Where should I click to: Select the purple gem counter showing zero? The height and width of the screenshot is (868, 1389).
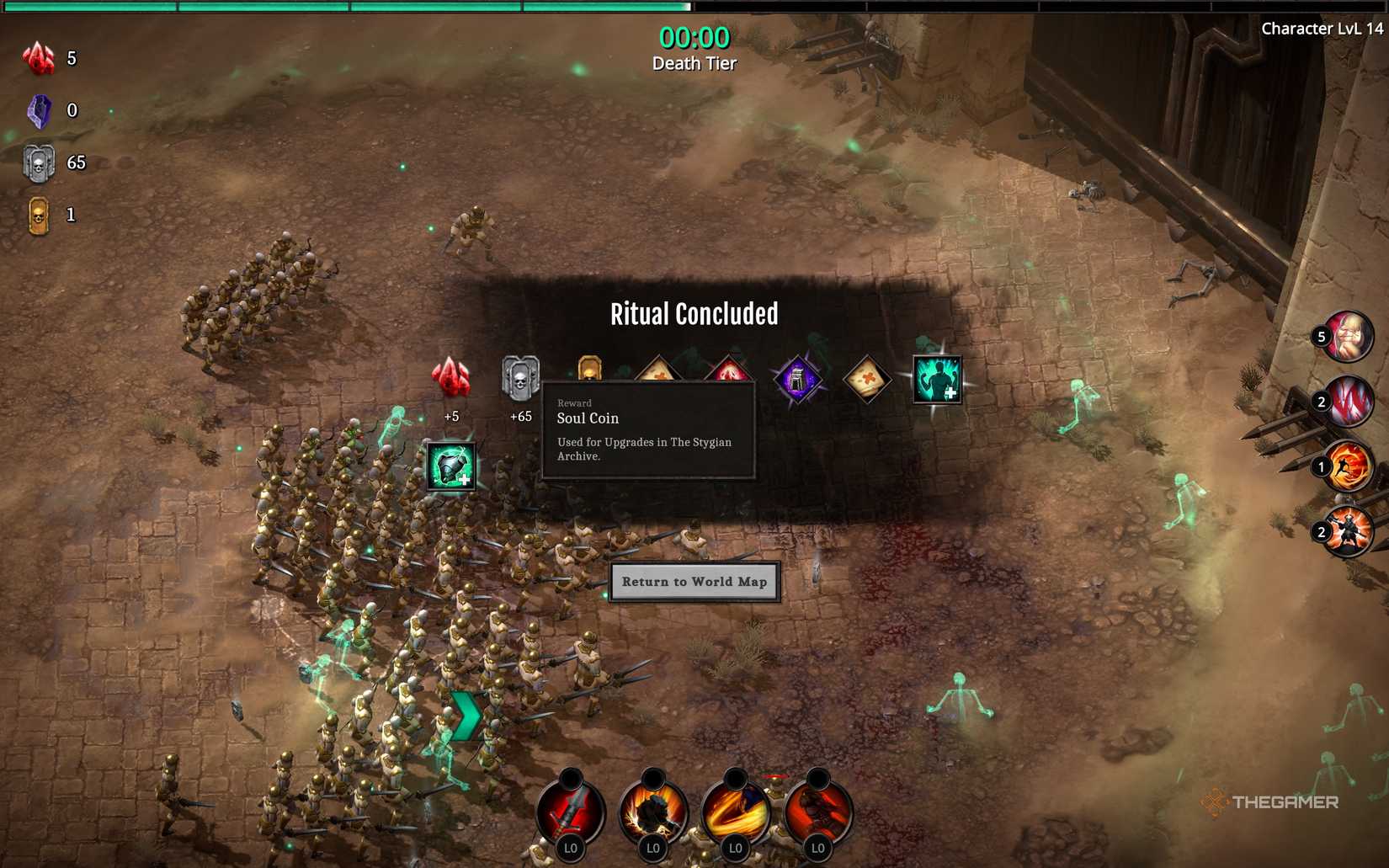point(38,109)
